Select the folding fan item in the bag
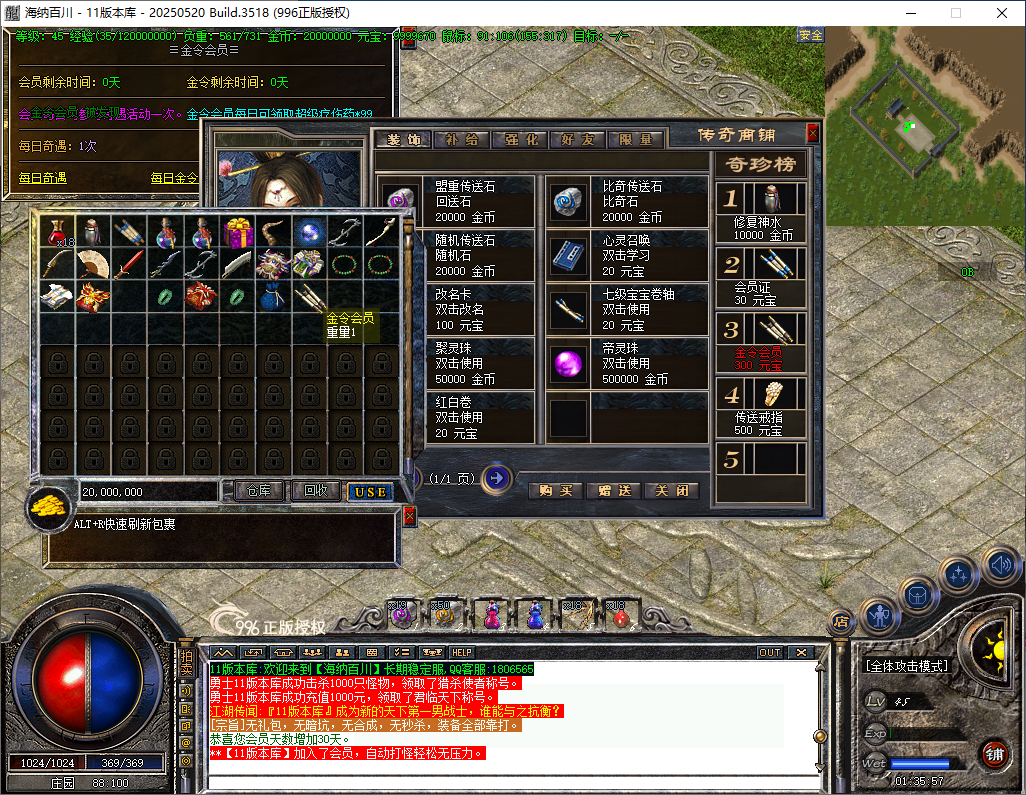Viewport: 1026px width, 795px height. (93, 264)
